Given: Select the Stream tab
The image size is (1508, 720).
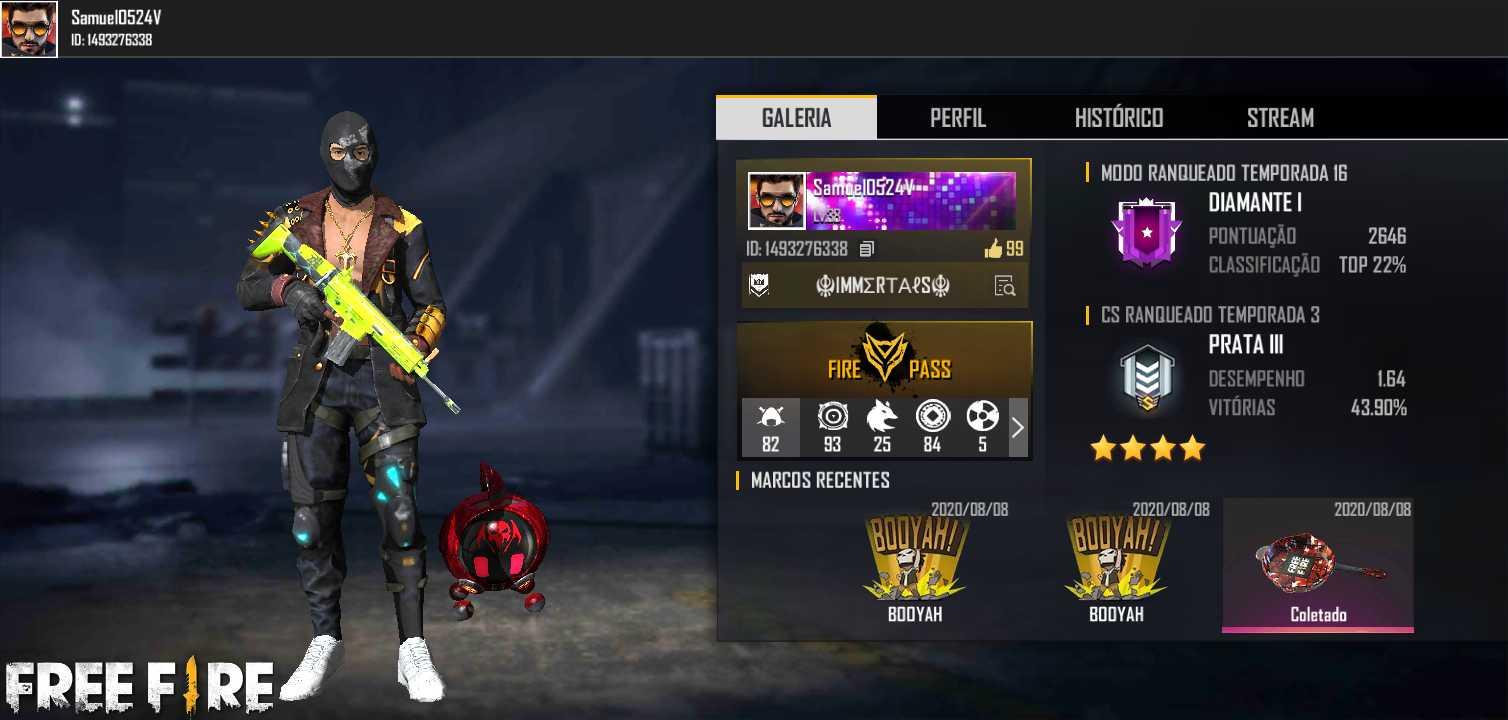Looking at the screenshot, I should click(1279, 118).
